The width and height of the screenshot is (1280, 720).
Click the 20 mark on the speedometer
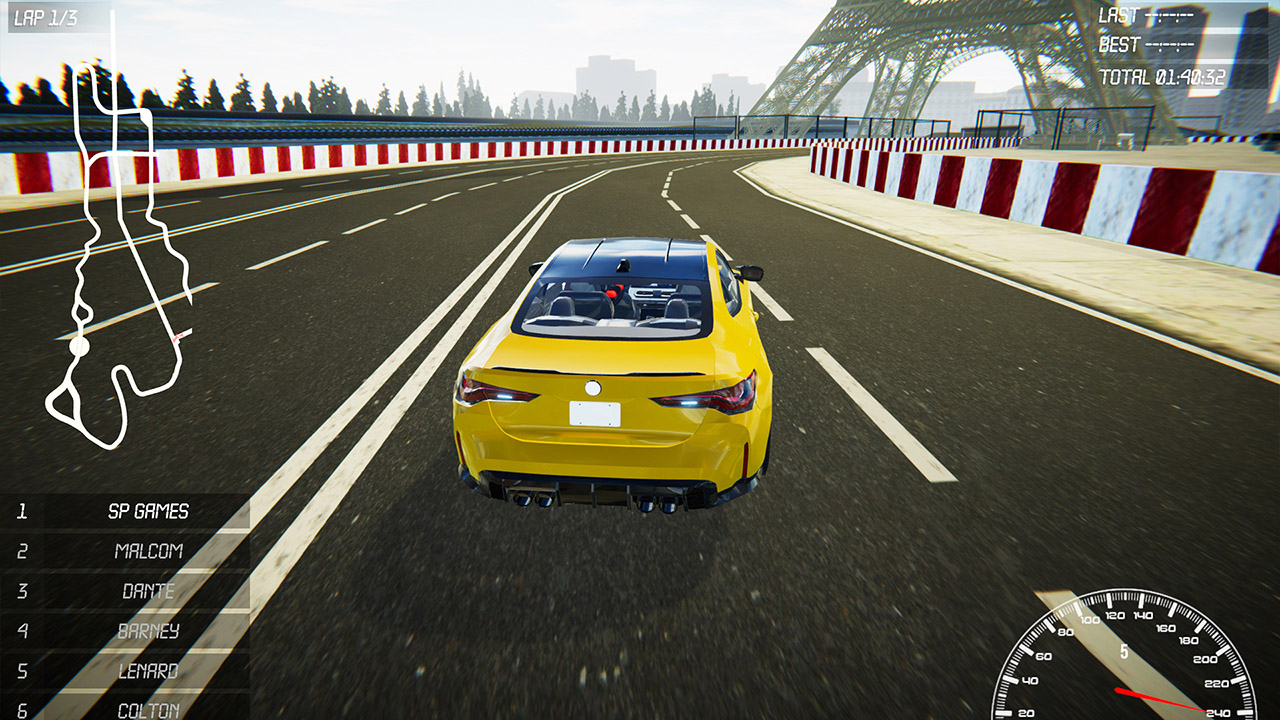(1024, 712)
